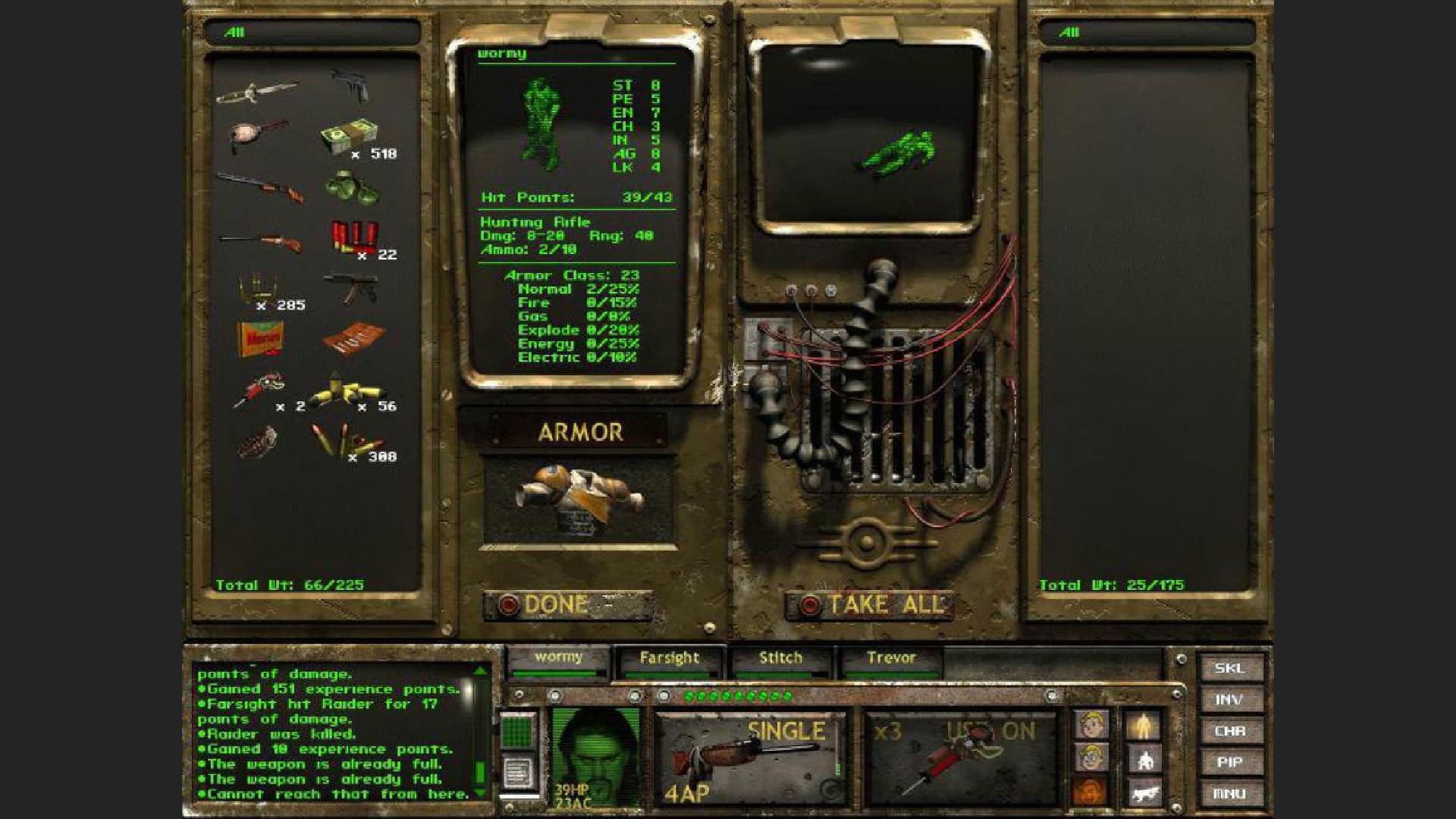Select the prone stance icon
1456x819 pixels.
click(x=1145, y=792)
